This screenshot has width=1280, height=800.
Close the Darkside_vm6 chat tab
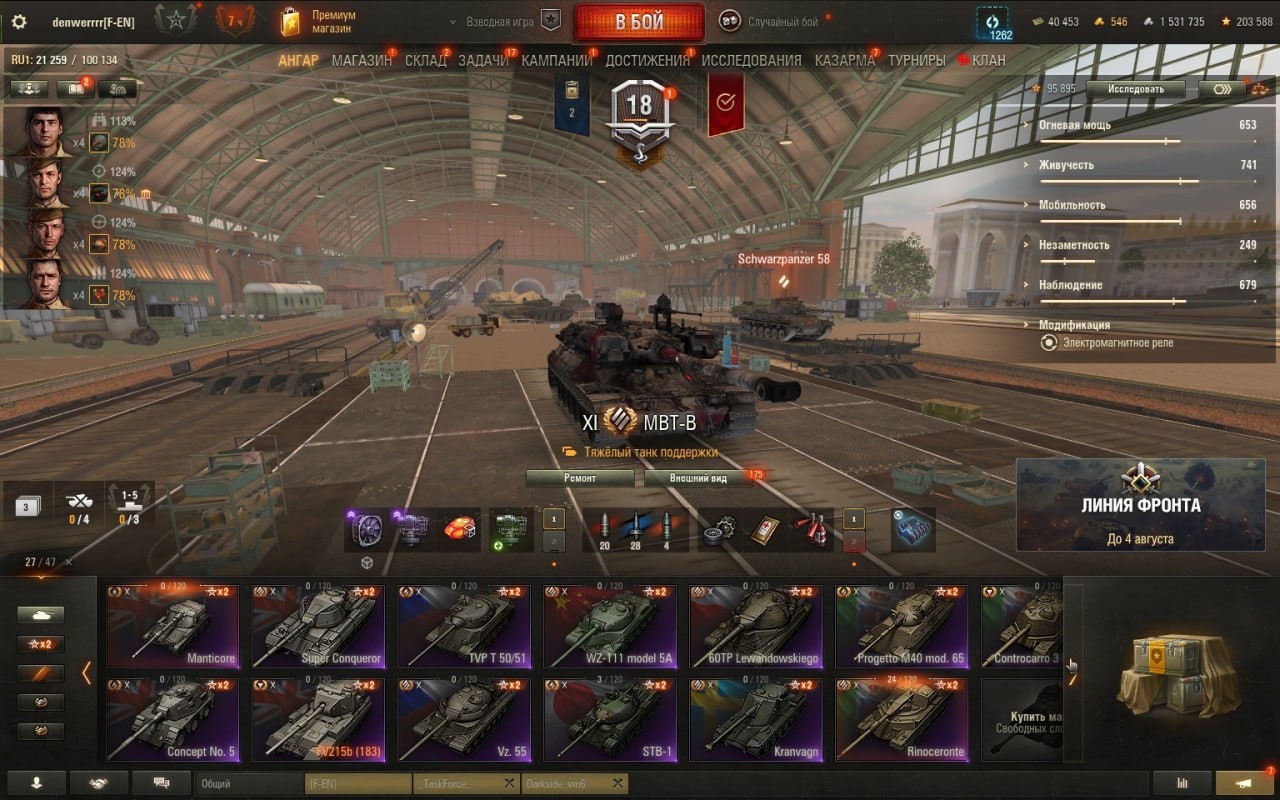click(618, 784)
